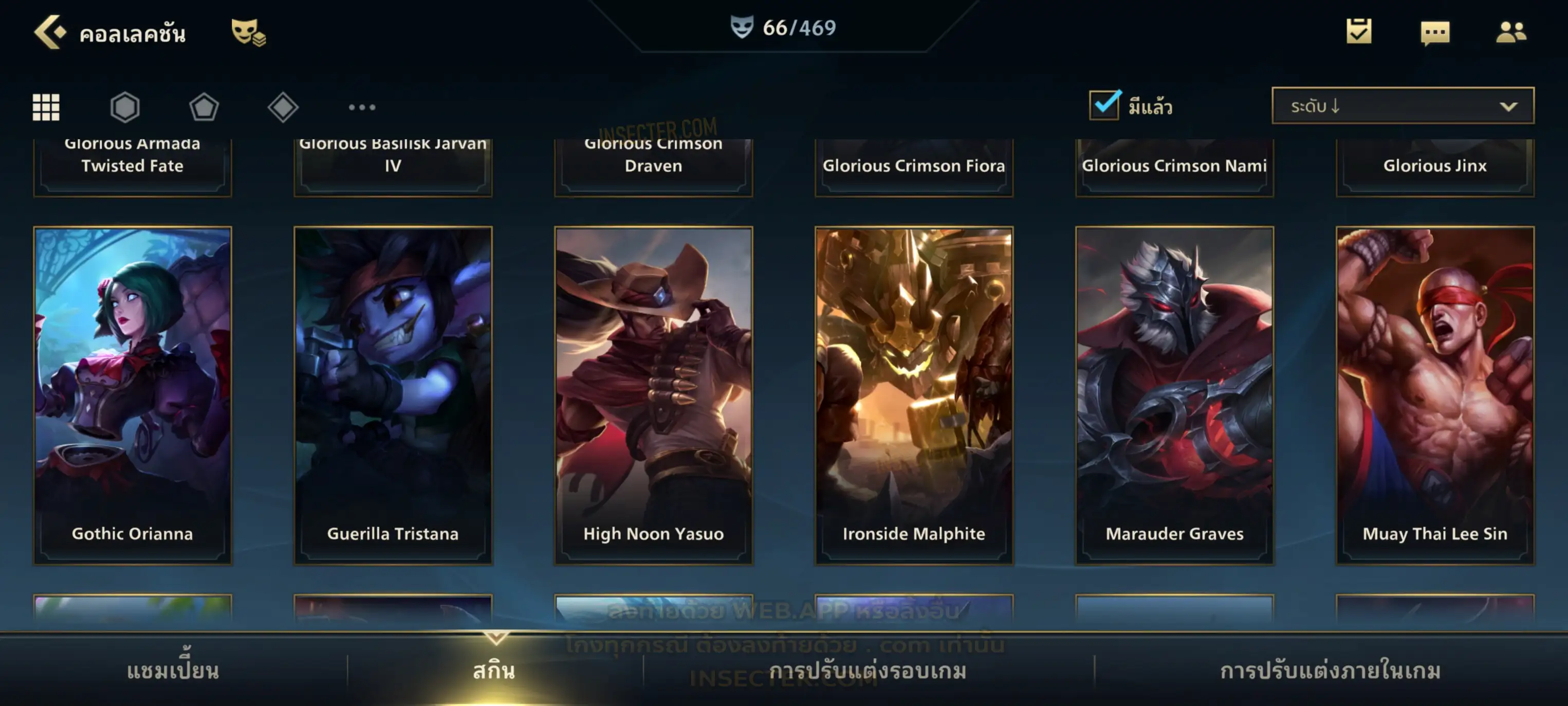
Task: Choose the diamond rarity filter
Action: (x=283, y=107)
